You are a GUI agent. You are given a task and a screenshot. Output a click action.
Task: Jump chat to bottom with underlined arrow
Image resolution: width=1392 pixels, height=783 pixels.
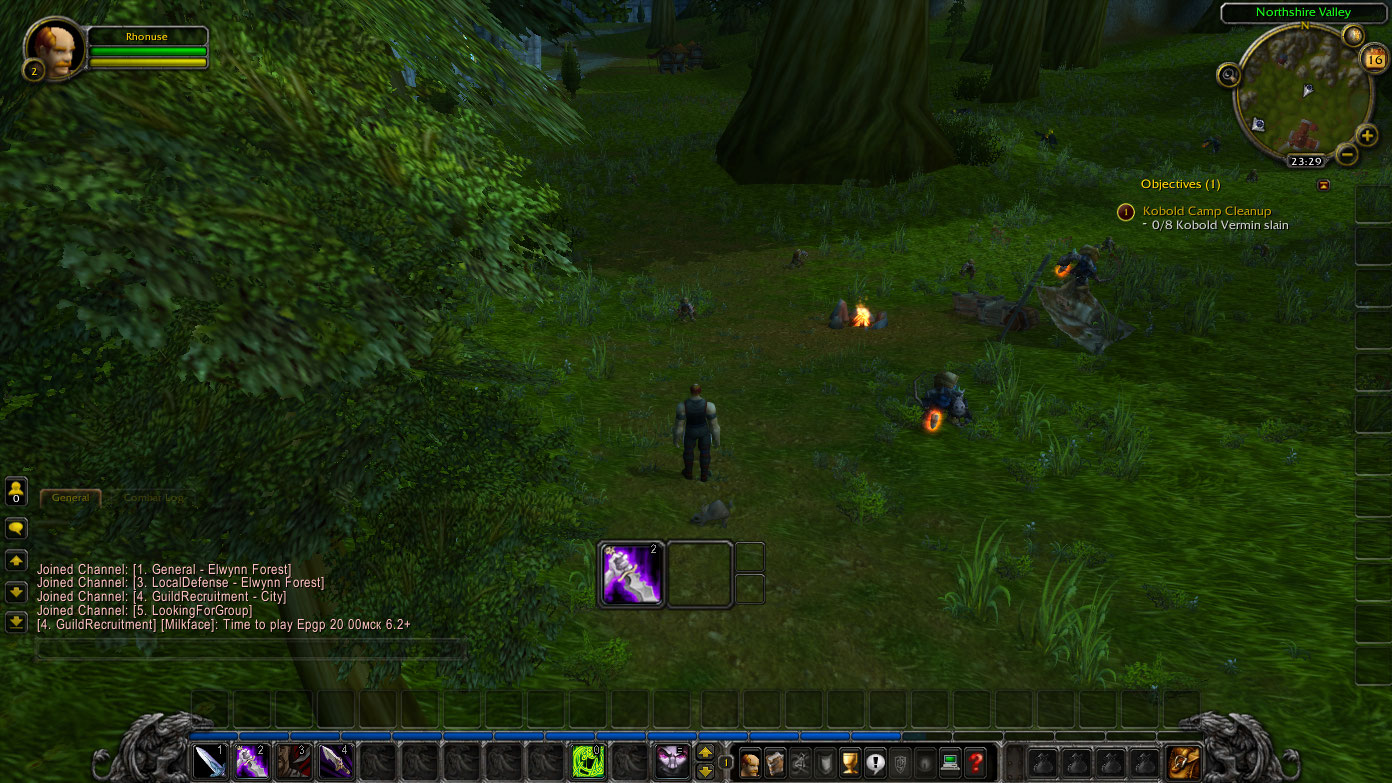16,622
